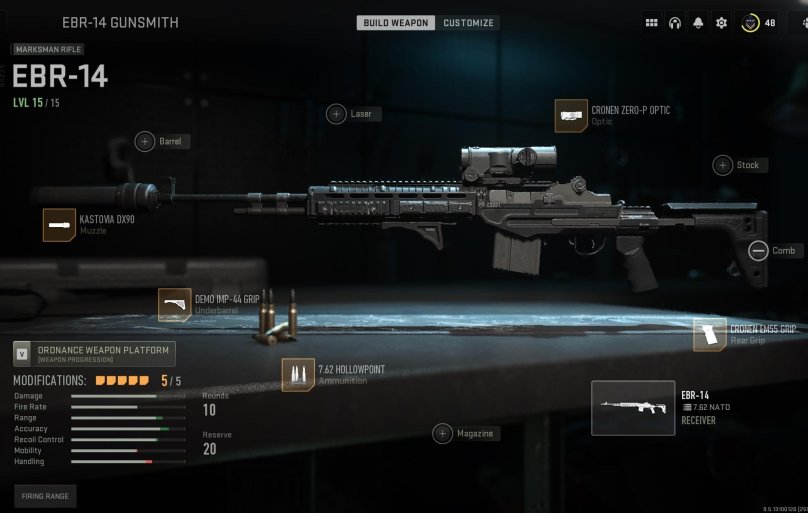The width and height of the screenshot is (808, 513).
Task: Open the Customize tab
Action: tap(467, 23)
